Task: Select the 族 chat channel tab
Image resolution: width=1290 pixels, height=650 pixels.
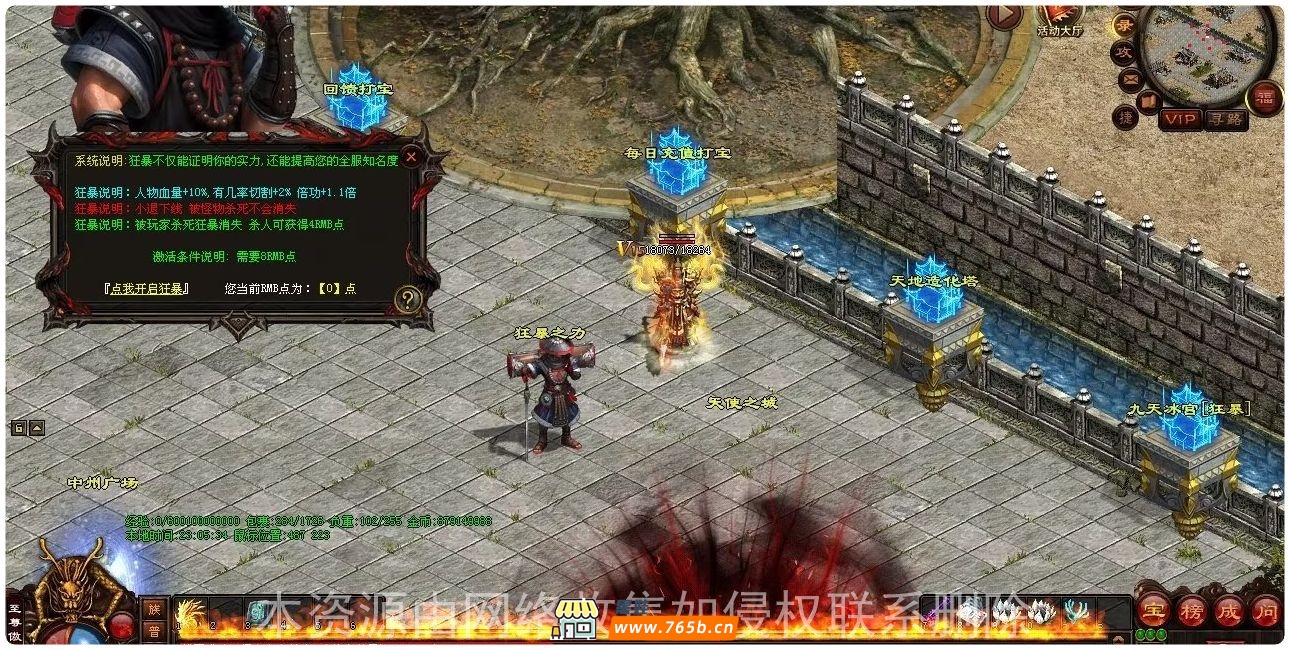Action: pos(154,609)
